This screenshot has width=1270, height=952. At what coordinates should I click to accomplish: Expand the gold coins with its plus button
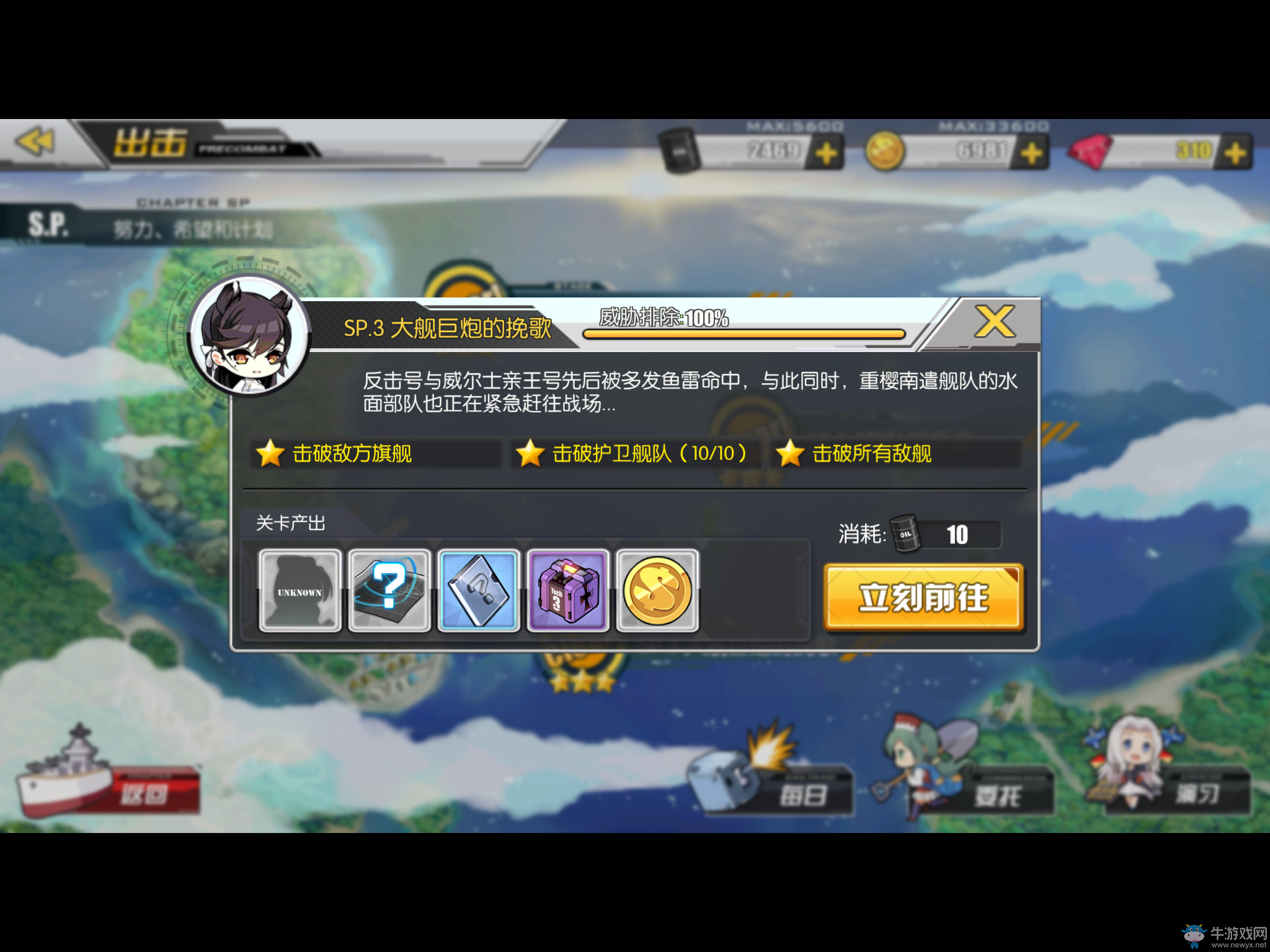coord(1030,149)
